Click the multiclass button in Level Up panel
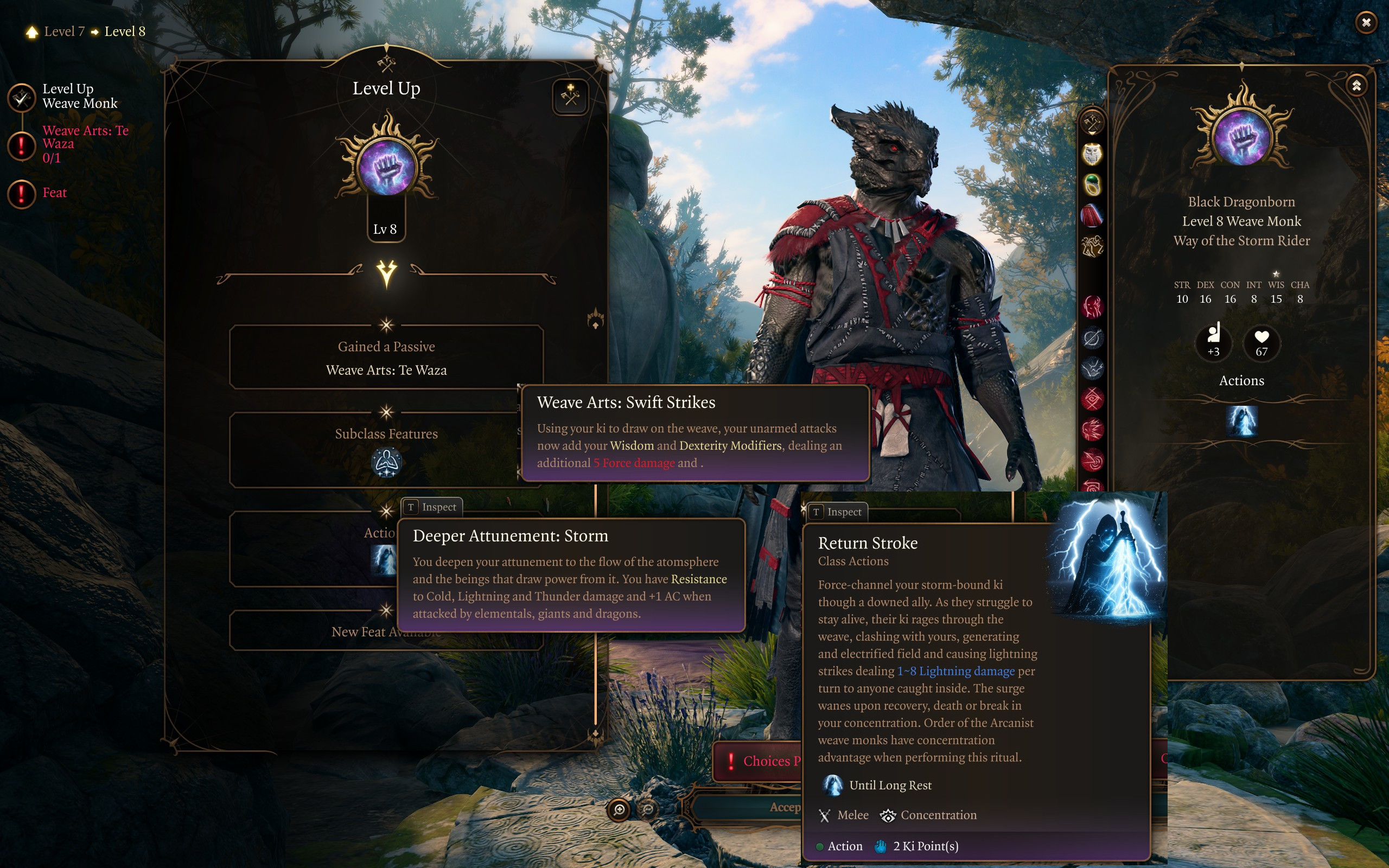The image size is (1389, 868). tap(570, 97)
